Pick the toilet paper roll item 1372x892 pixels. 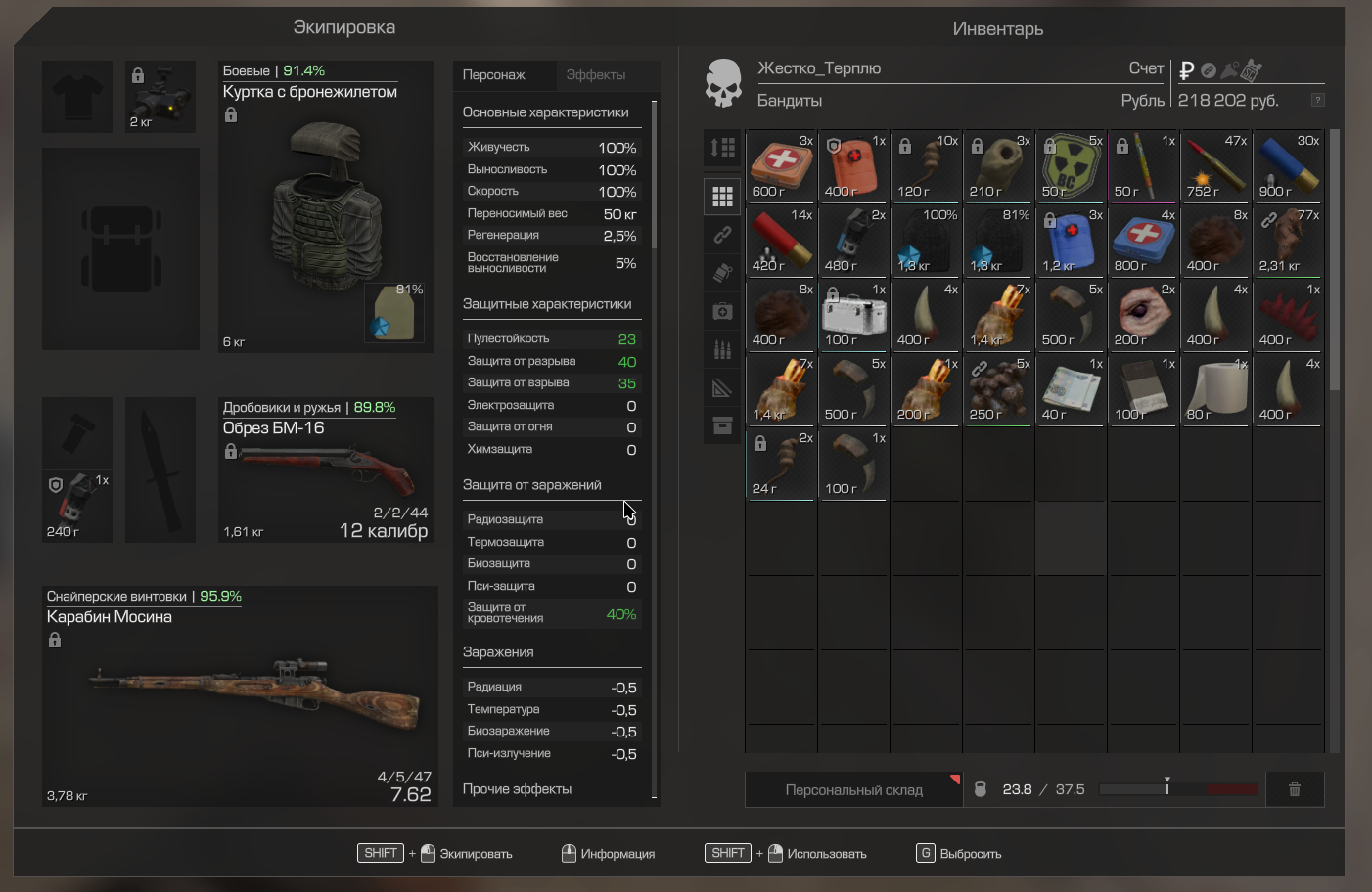pyautogui.click(x=1215, y=389)
